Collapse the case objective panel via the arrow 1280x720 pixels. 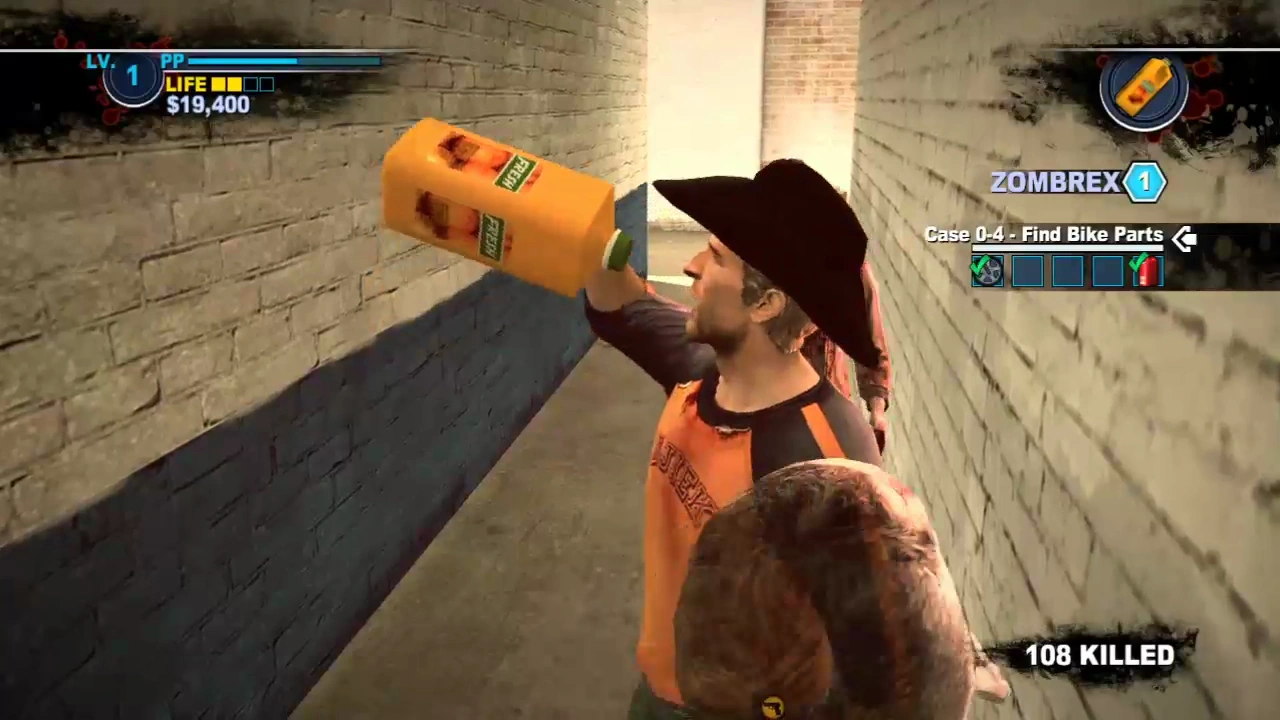1184,237
